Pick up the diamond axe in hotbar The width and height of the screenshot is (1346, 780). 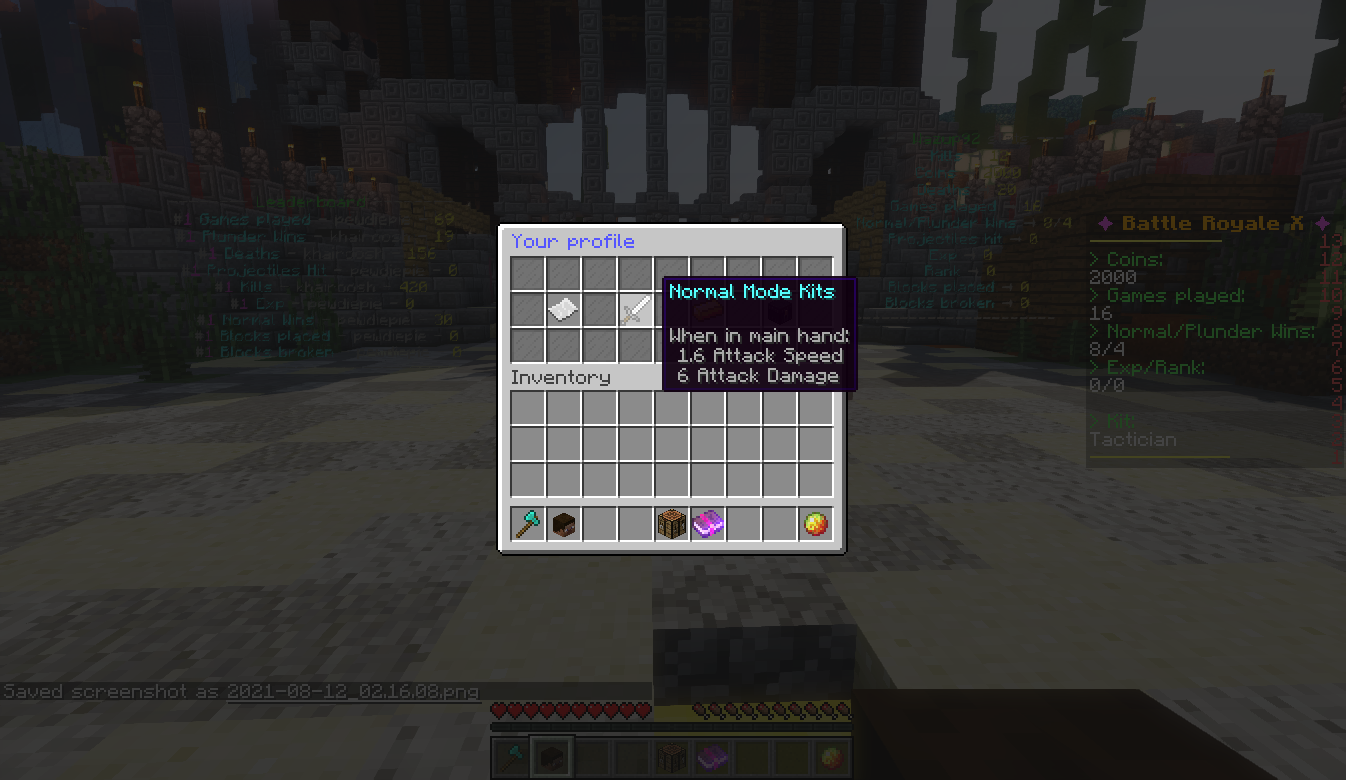528,524
